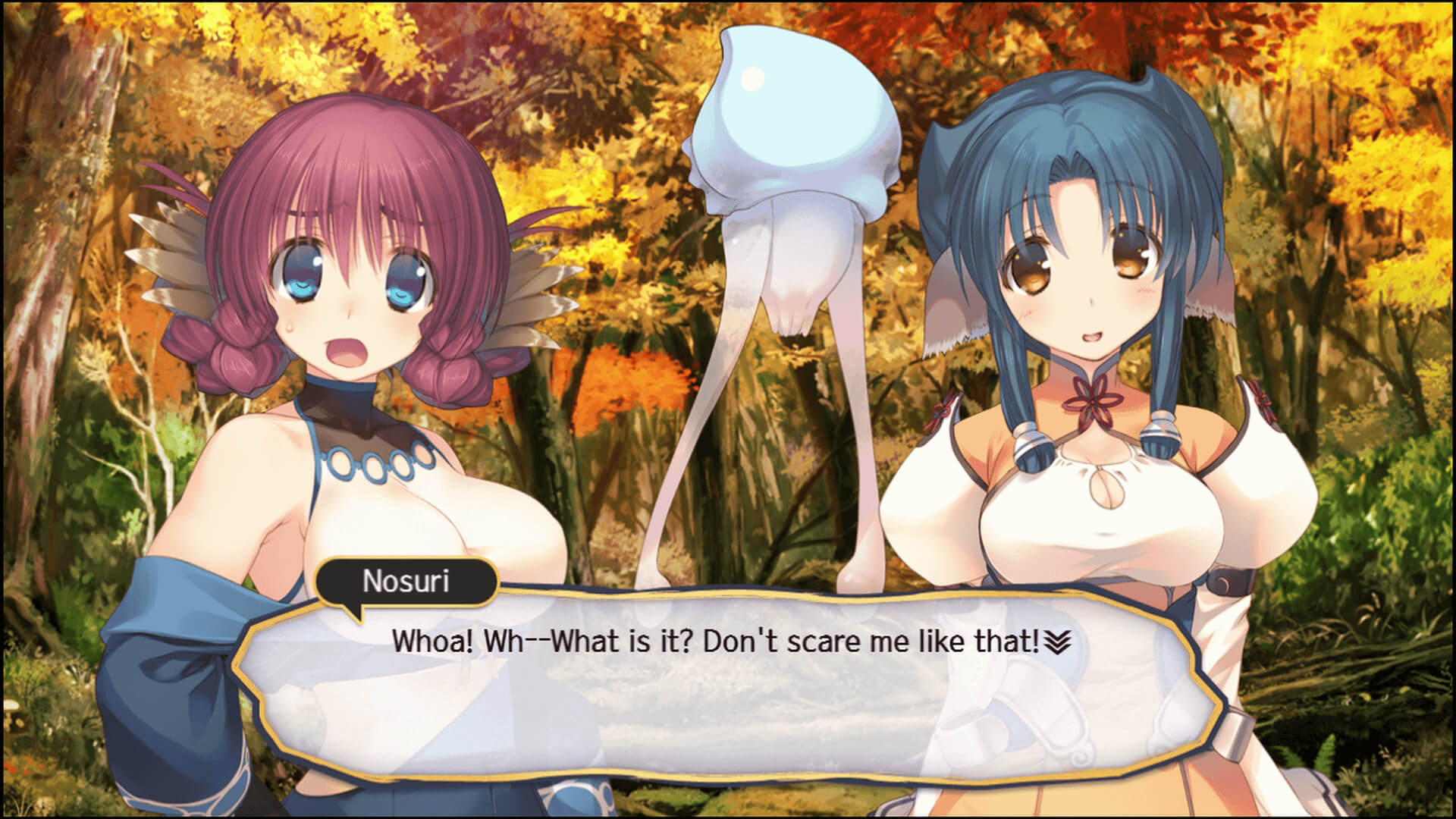The image size is (1456, 819).
Task: Click the double-chevron advance dialogue arrow
Action: [x=1057, y=644]
